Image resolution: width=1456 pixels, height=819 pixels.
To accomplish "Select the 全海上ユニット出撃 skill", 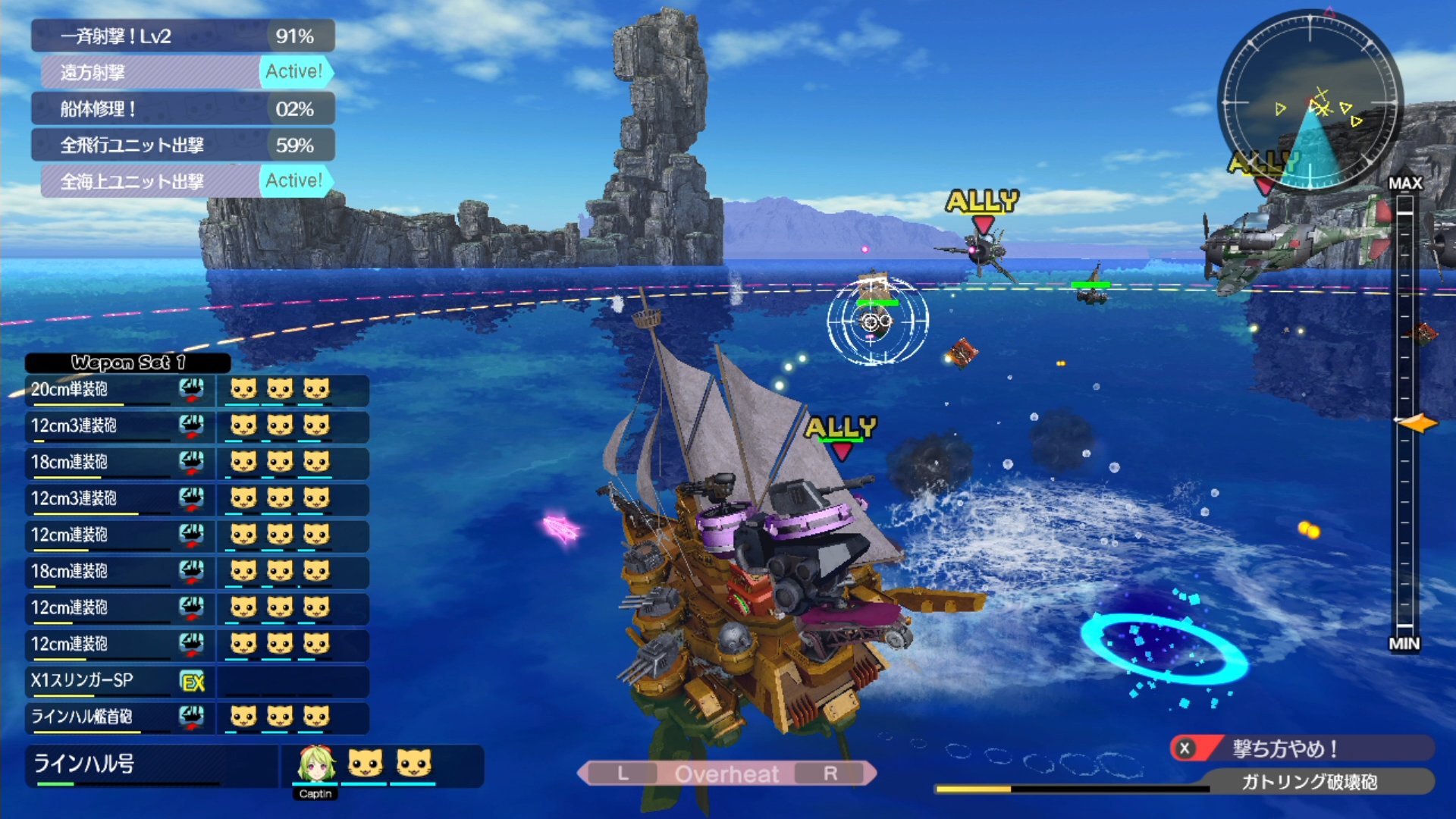I will click(186, 181).
